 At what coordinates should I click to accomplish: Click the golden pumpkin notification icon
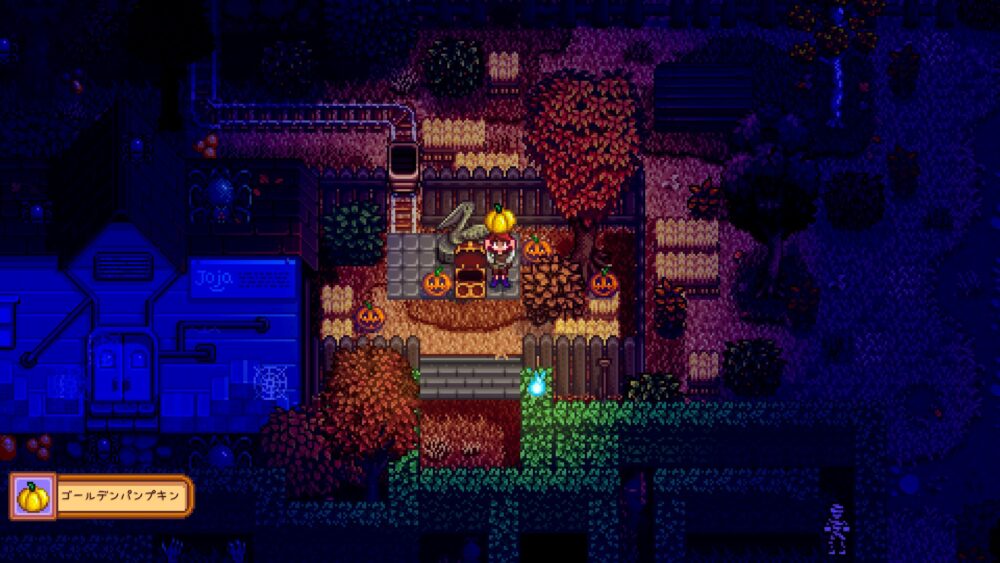pyautogui.click(x=31, y=496)
